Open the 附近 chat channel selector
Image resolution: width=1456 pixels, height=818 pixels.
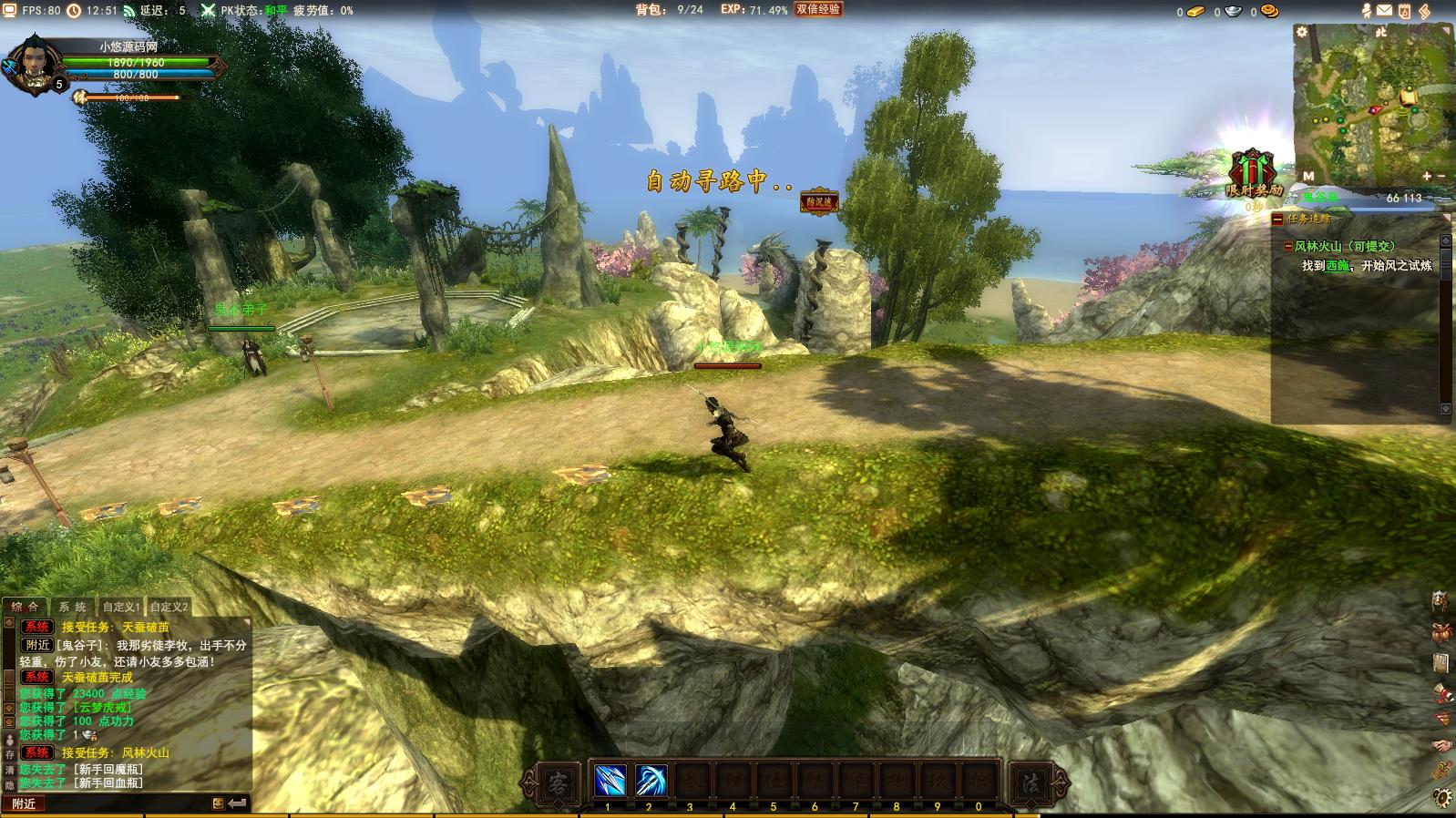point(26,803)
